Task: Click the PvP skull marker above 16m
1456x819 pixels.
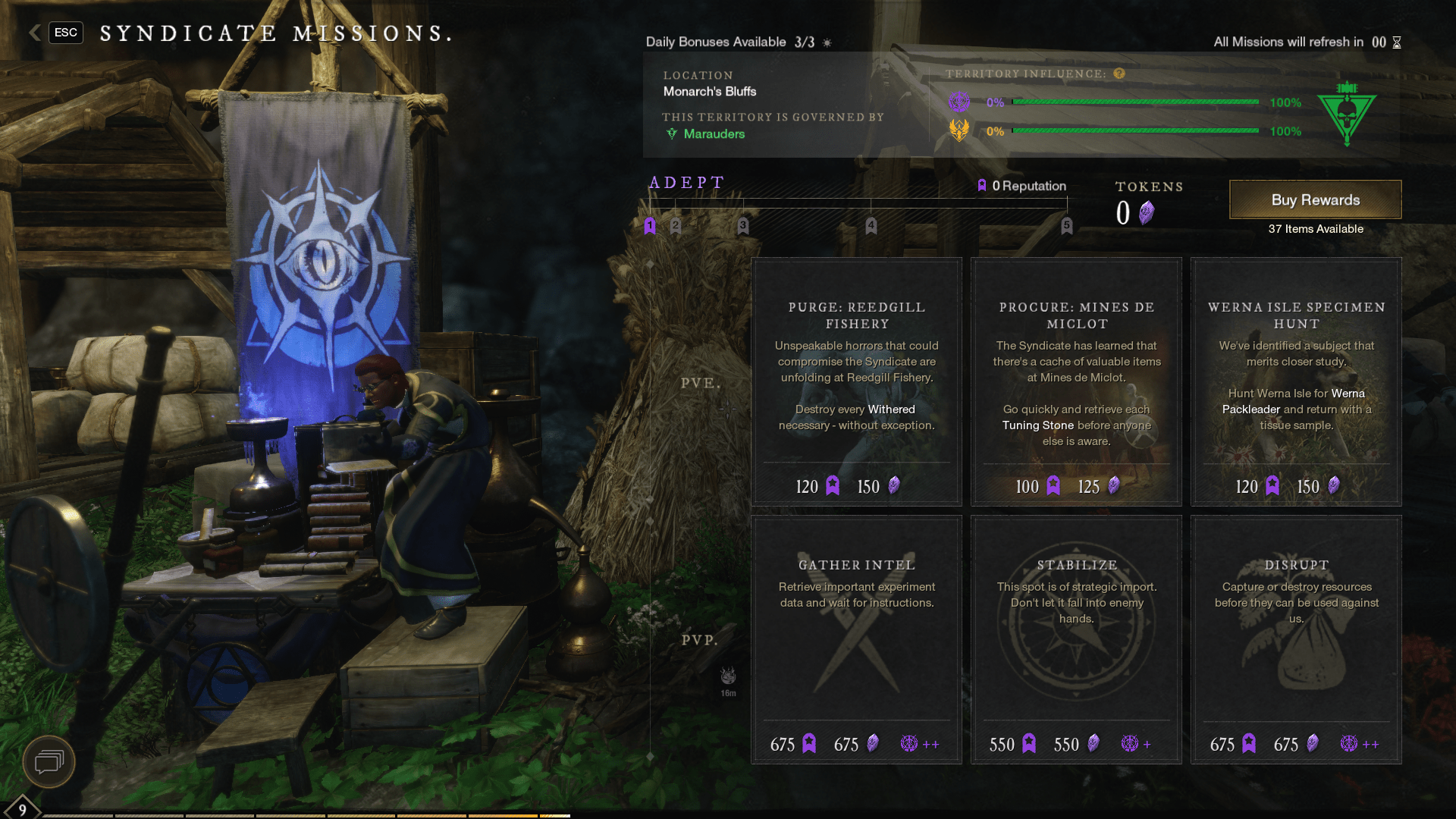Action: coord(727,674)
